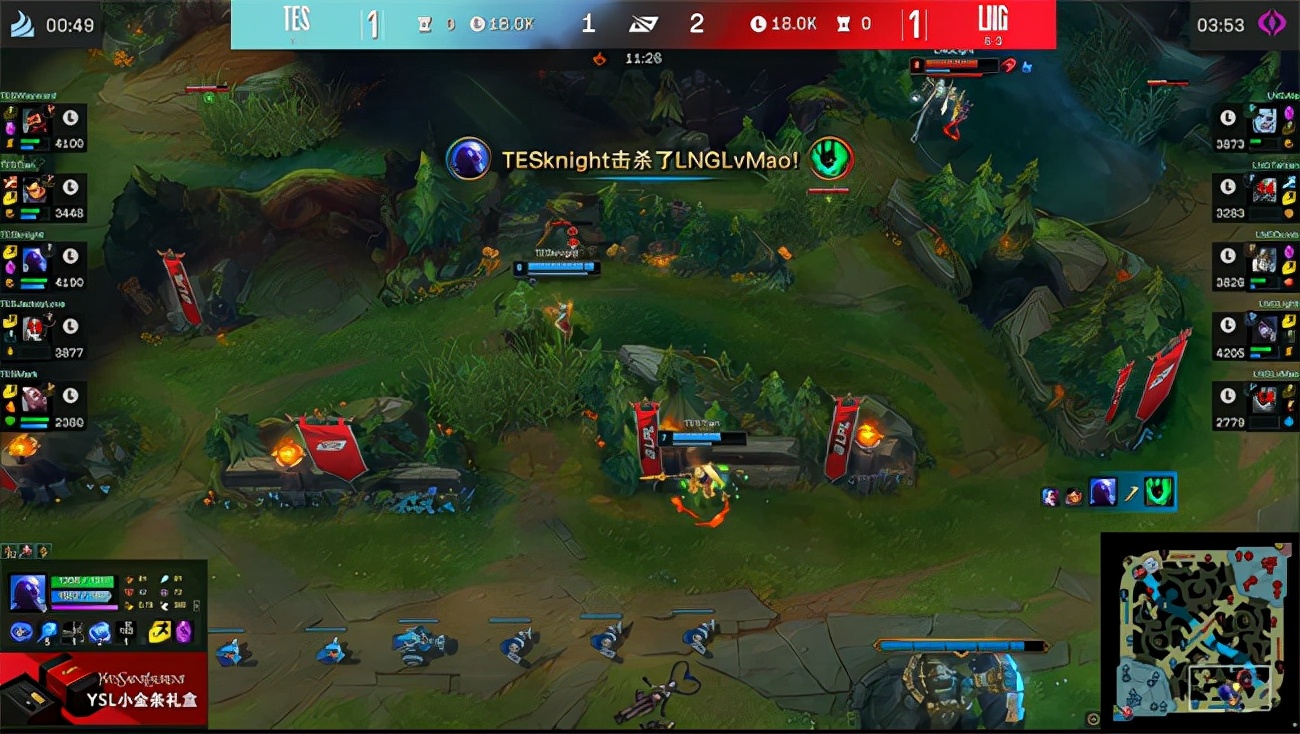Select the Karthus icon in the kill announcement banner
1300x734 pixels.
(469, 160)
